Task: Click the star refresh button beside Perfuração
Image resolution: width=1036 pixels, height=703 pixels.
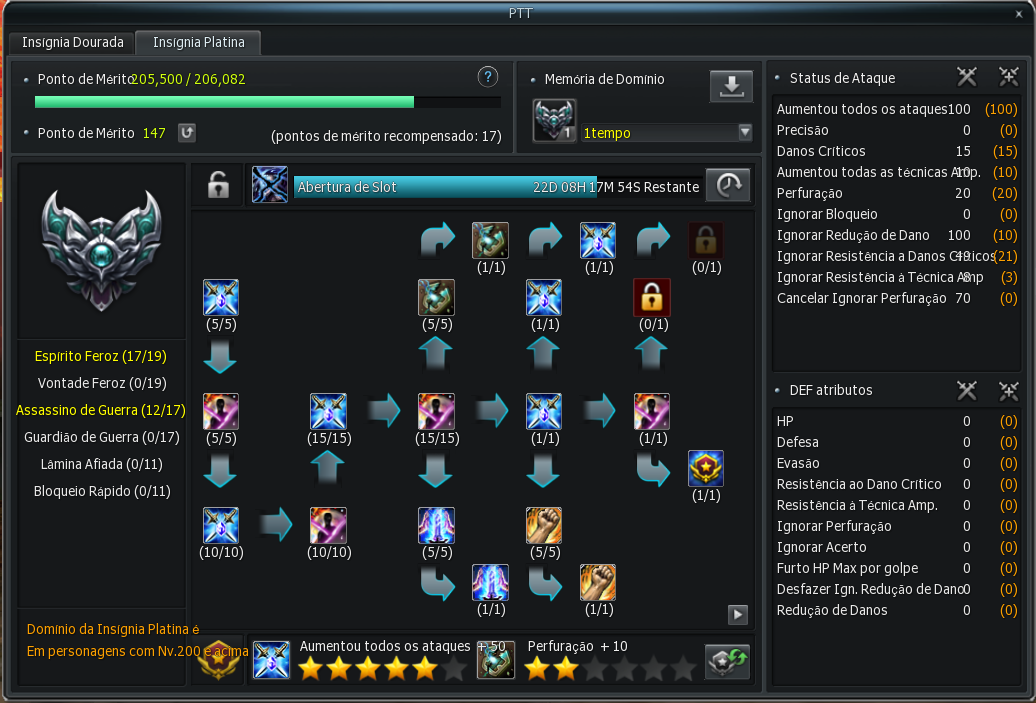Action: [728, 660]
